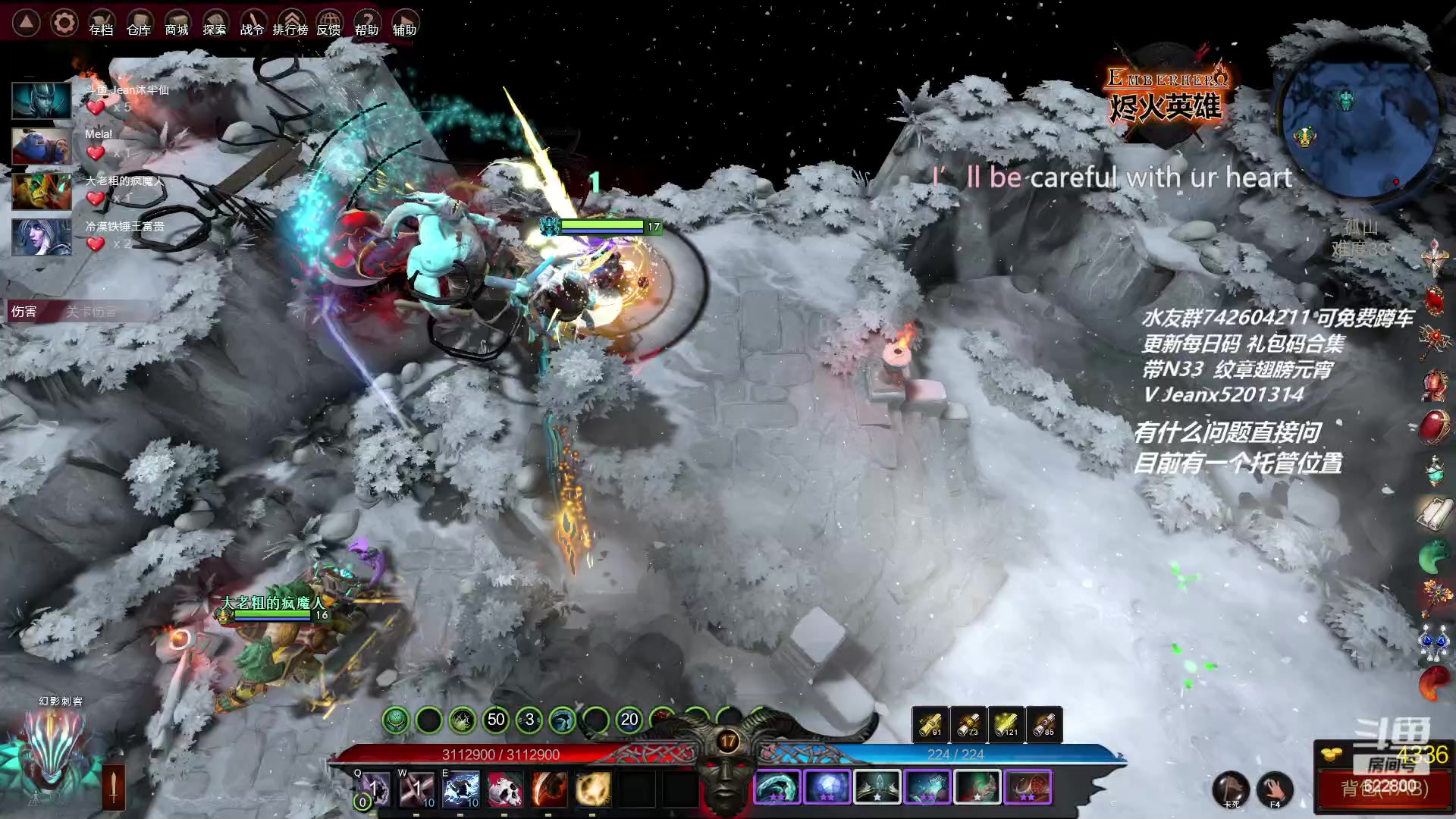Open the 存档 save menu

[101, 24]
